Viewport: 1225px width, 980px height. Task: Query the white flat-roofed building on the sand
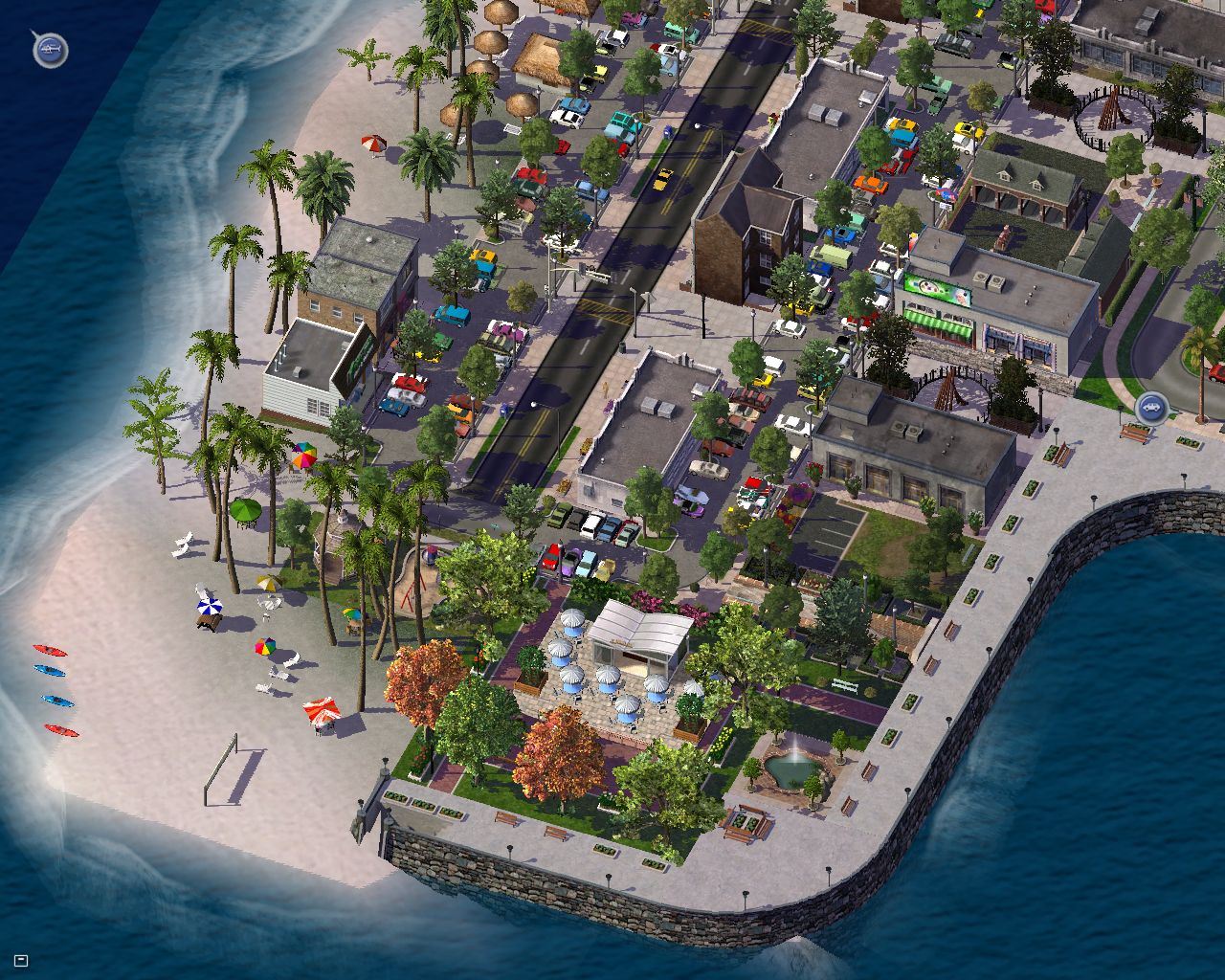(x=304, y=378)
